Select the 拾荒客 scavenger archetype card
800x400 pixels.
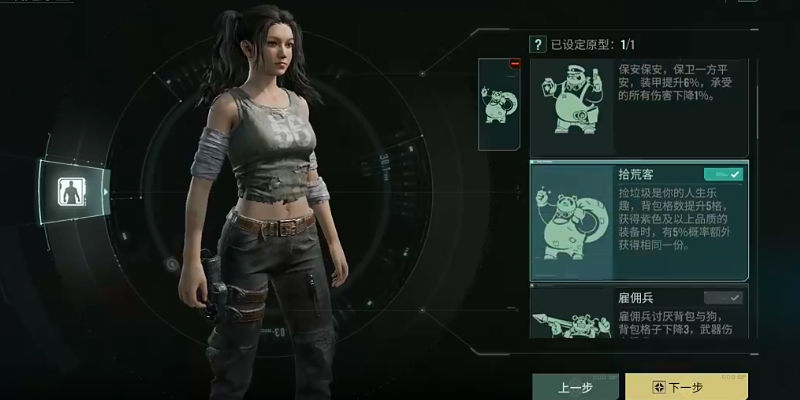click(x=638, y=220)
